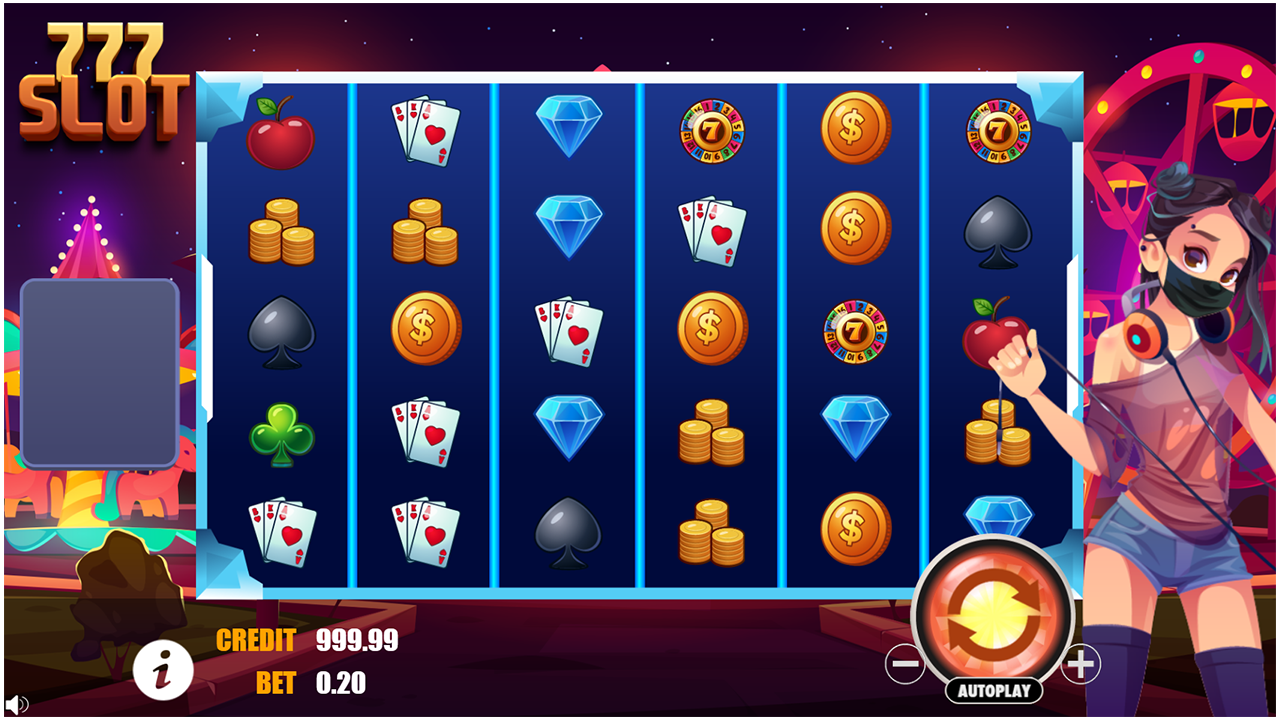Toggle Autoplay mode
Image resolution: width=1280 pixels, height=720 pixels.
point(994,688)
